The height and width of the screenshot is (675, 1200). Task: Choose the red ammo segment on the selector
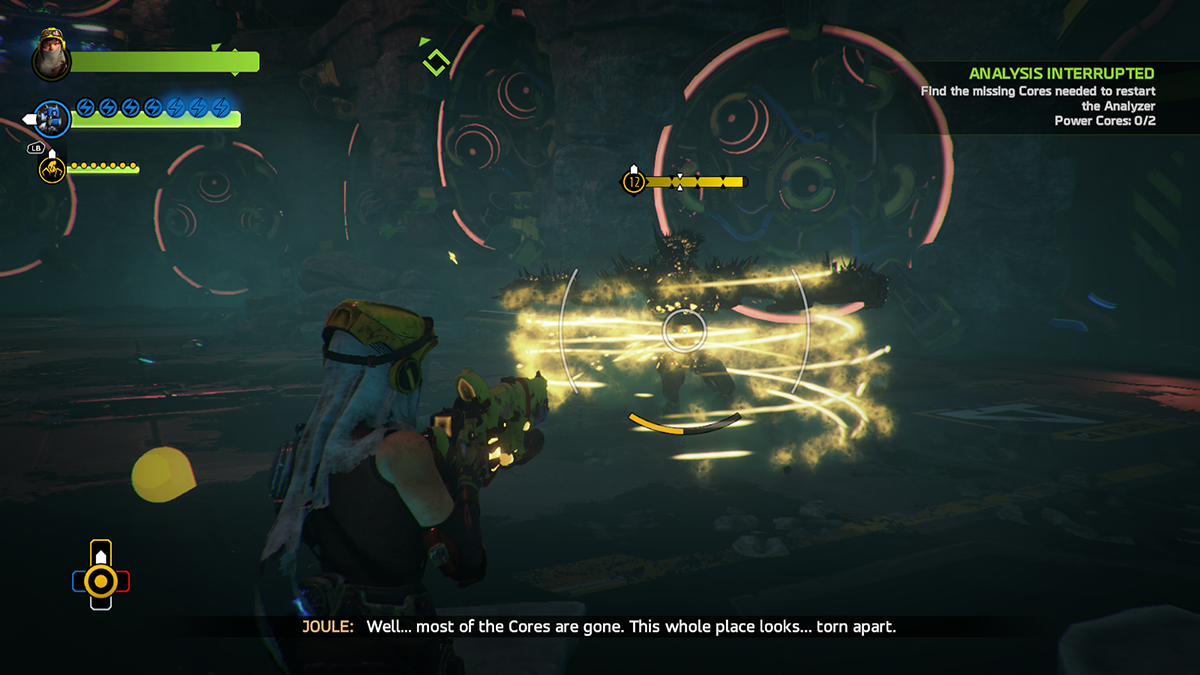123,580
